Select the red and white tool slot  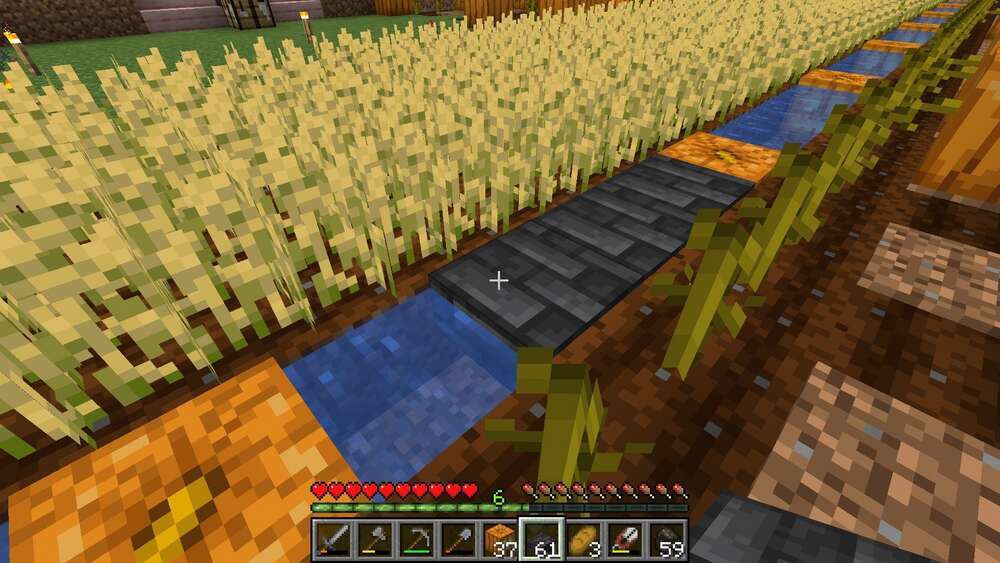pos(626,539)
